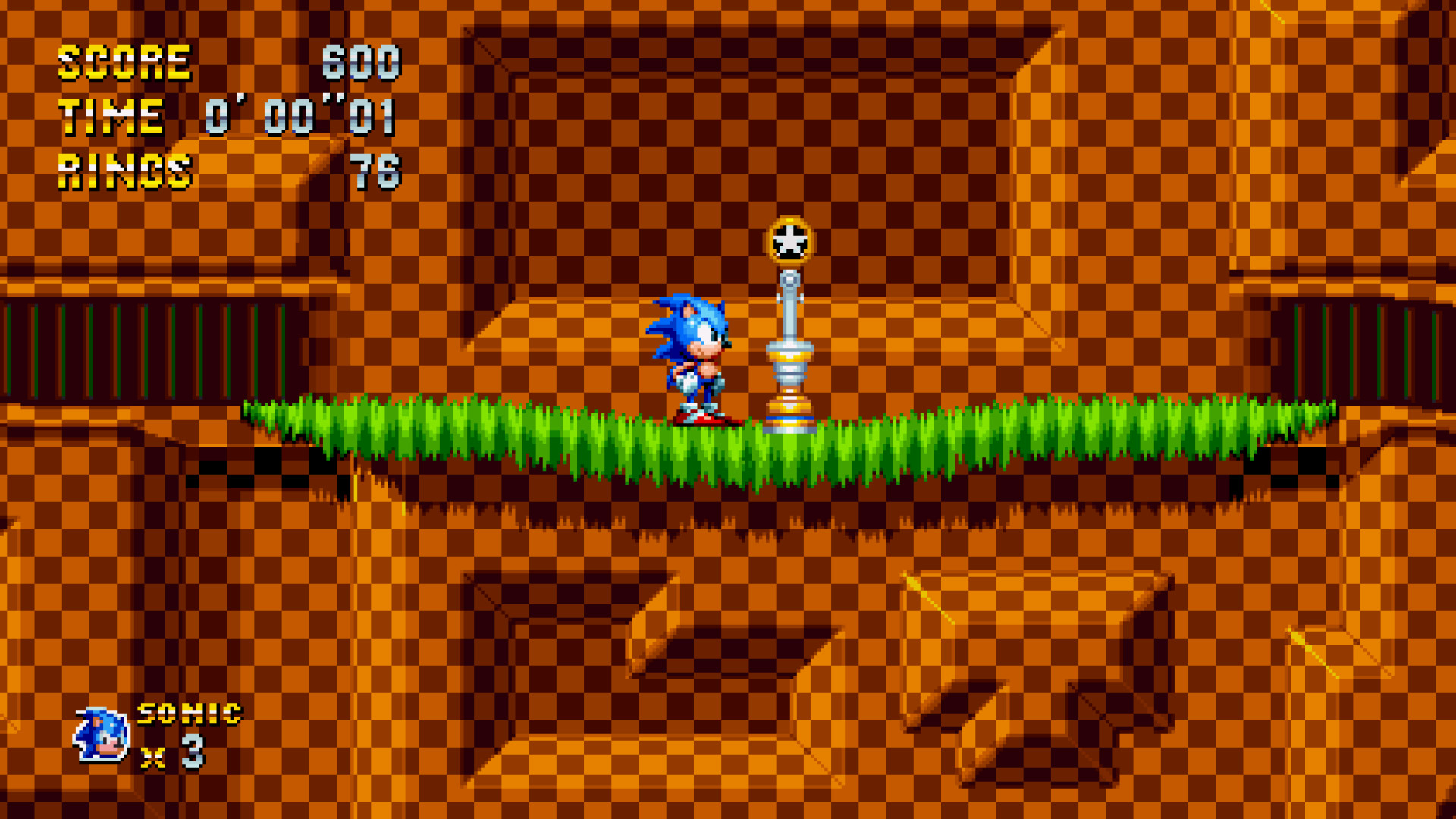Click the star emblem atop the checkpoint
The height and width of the screenshot is (819, 1456).
789,239
